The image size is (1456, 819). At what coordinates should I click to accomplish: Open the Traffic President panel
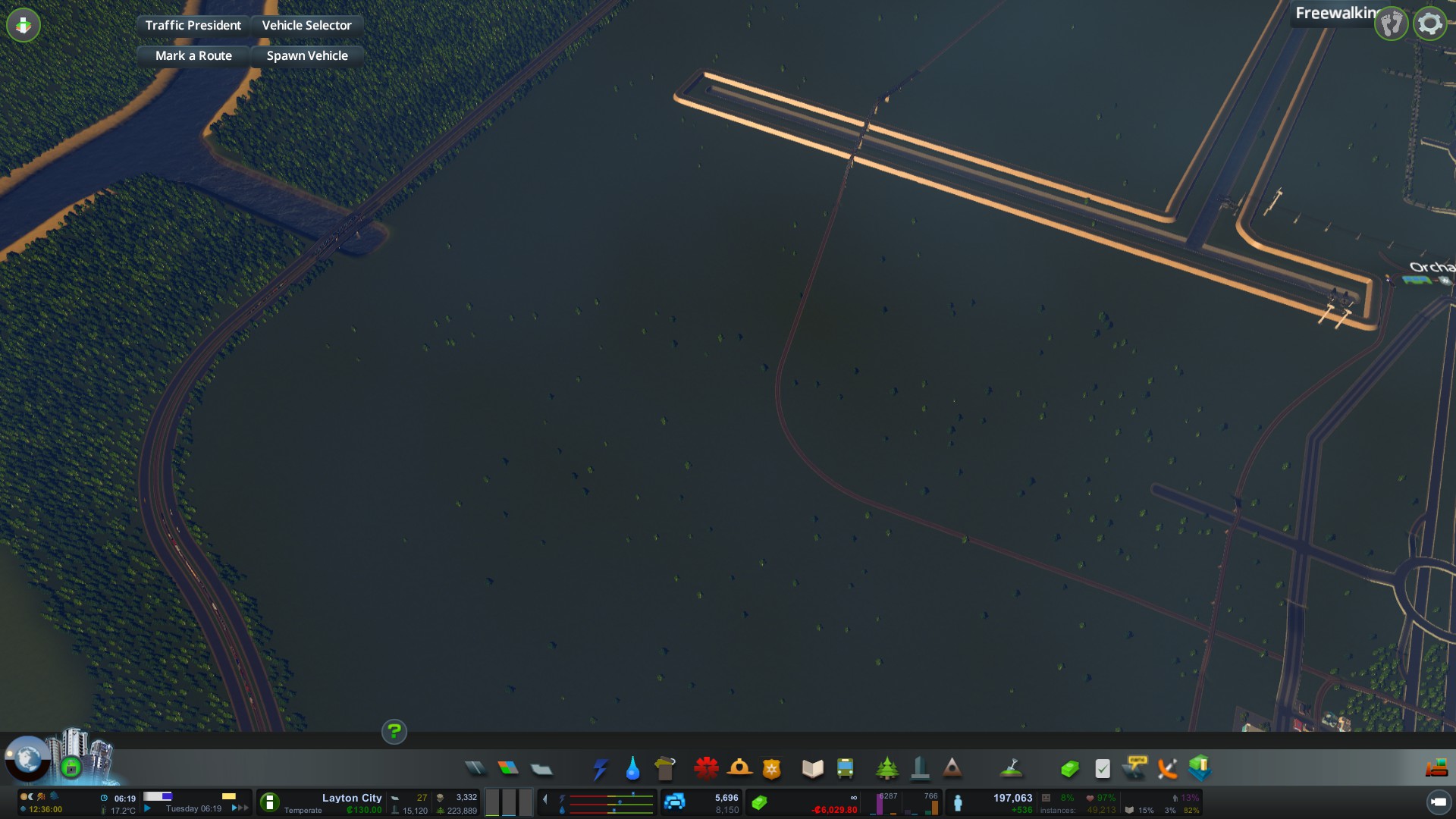(193, 25)
